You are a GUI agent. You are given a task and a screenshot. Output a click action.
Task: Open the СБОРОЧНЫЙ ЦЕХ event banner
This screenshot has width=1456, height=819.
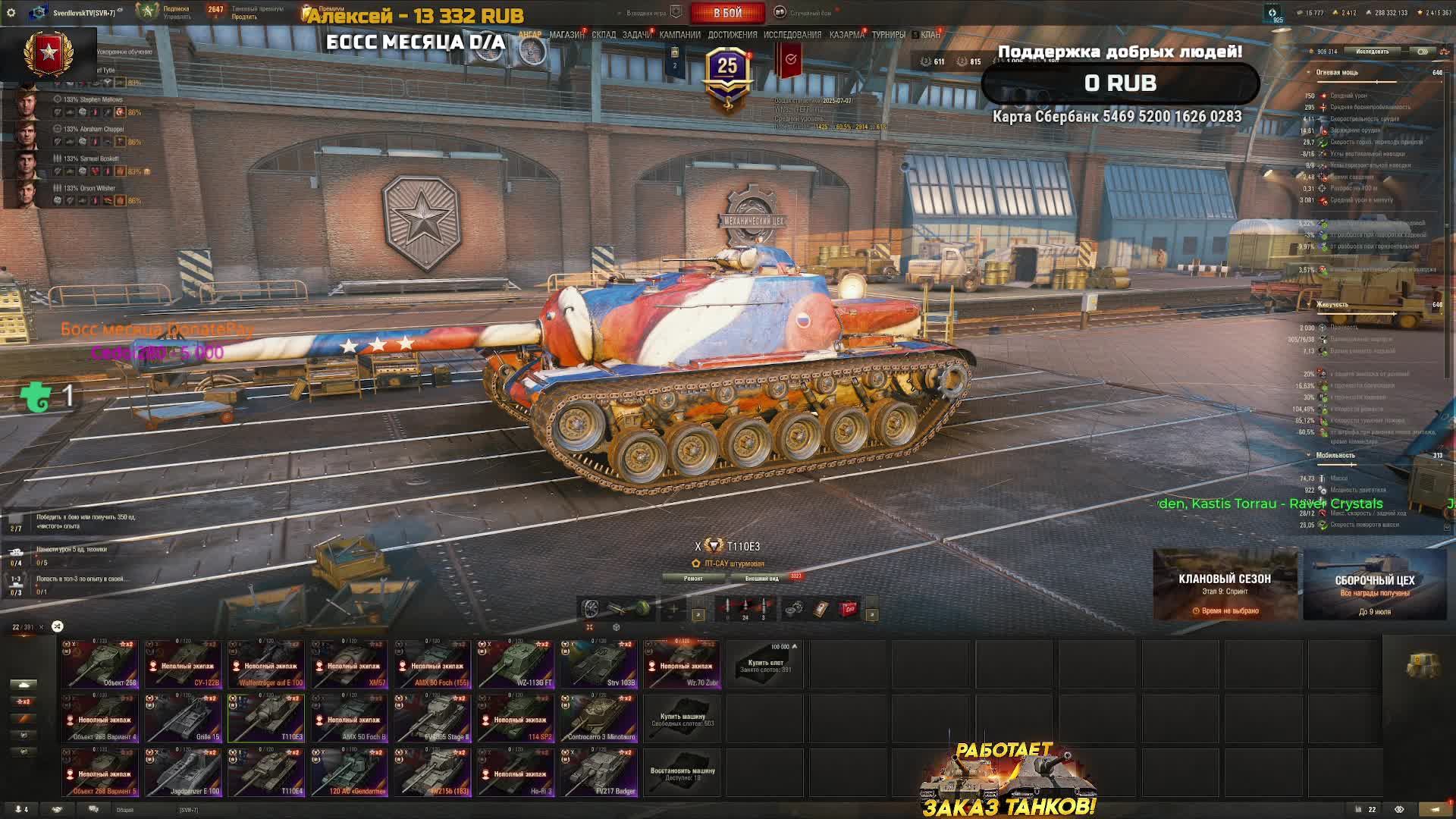coord(1374,585)
